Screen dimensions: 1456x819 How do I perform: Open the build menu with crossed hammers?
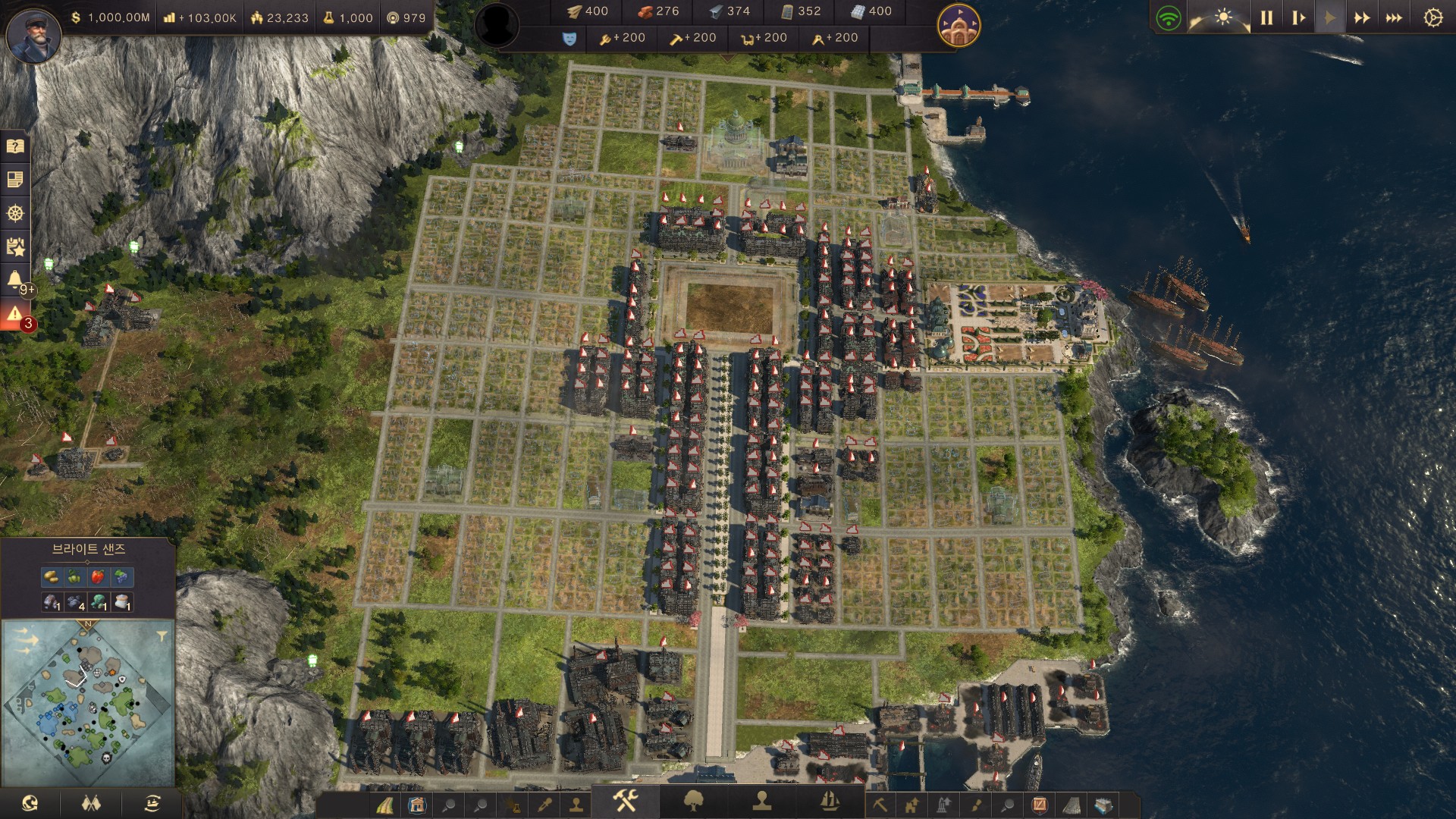(626, 800)
